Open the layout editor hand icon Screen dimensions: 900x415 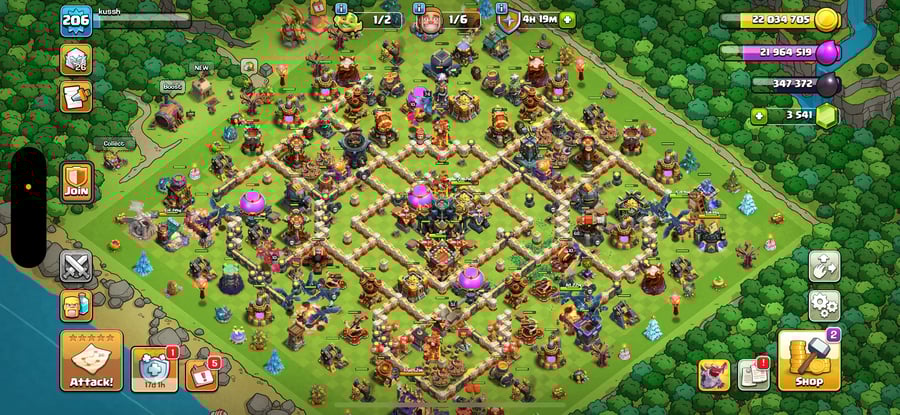824,266
